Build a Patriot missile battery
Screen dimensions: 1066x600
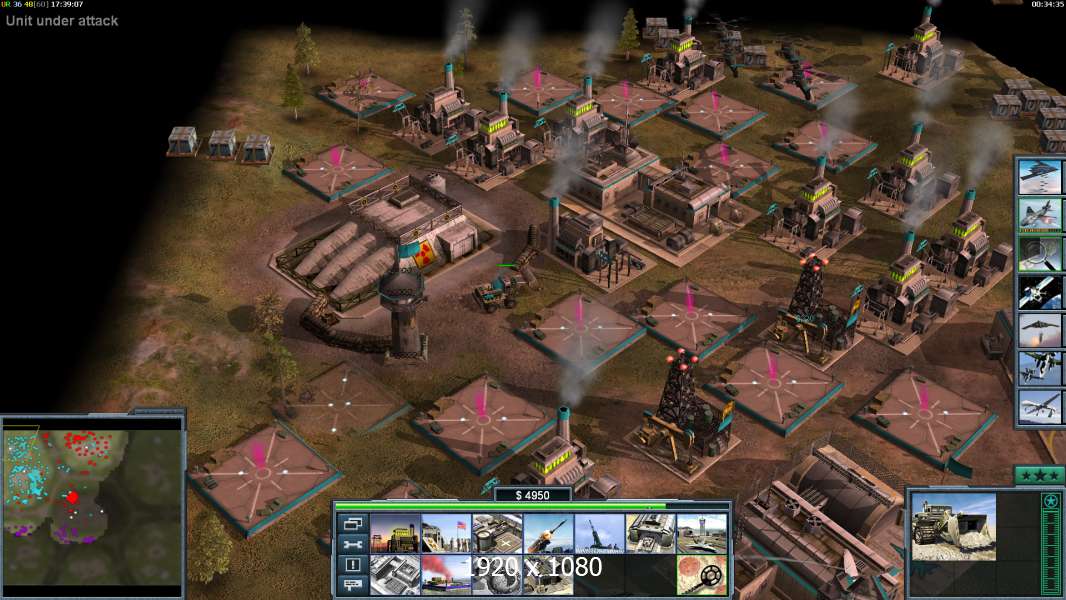tap(548, 533)
